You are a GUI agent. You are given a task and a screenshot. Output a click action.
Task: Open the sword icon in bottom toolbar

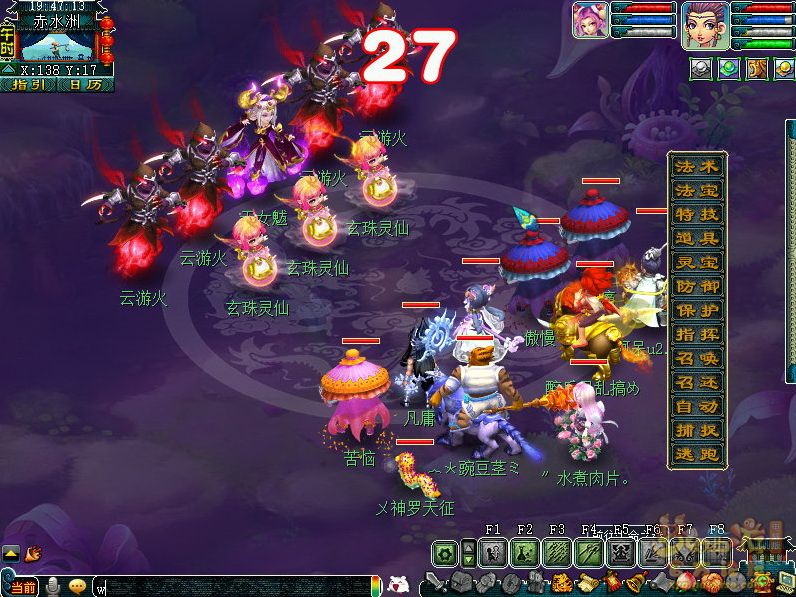pos(436,582)
